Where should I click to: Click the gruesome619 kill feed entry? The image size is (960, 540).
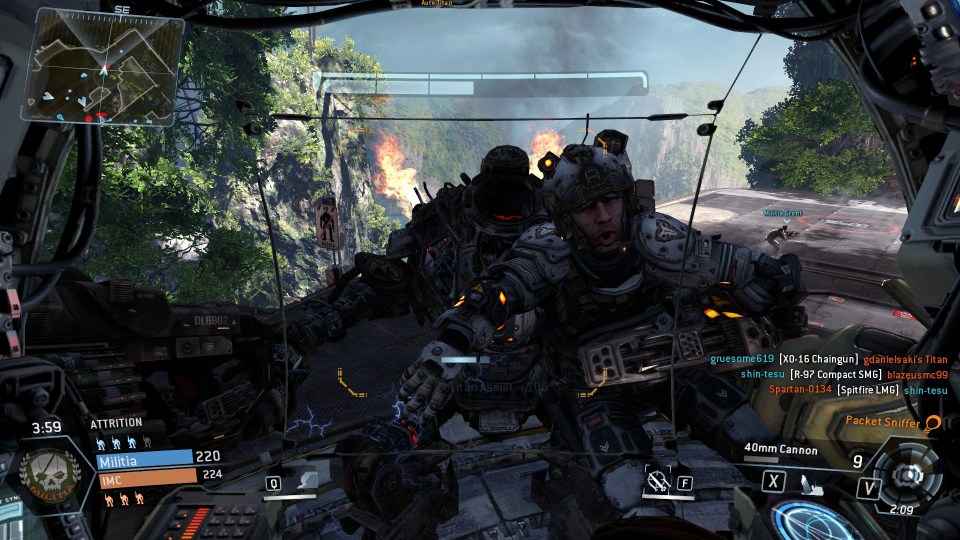tap(742, 359)
